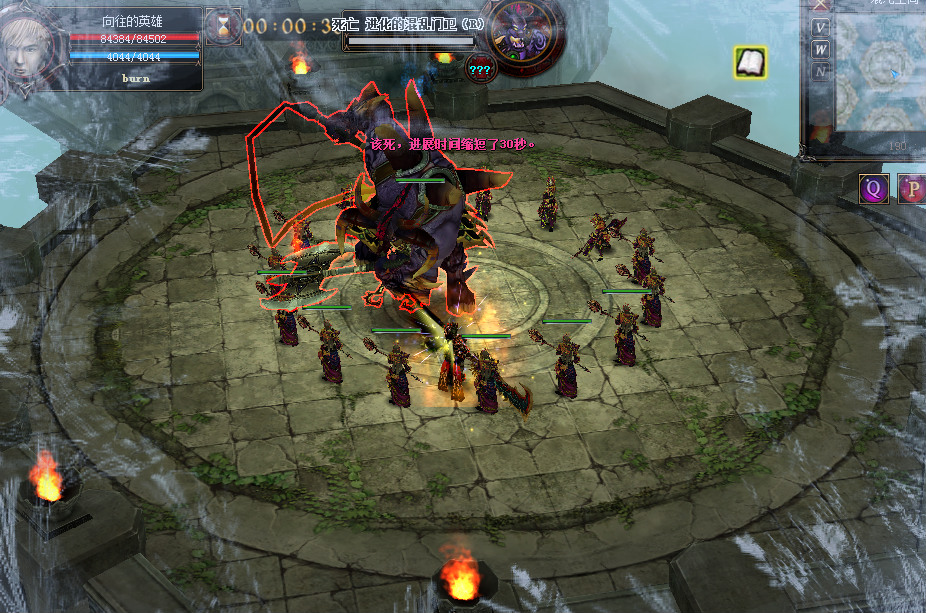Screen dimensions: 926x613
Task: Open the white book icon
Action: point(750,63)
